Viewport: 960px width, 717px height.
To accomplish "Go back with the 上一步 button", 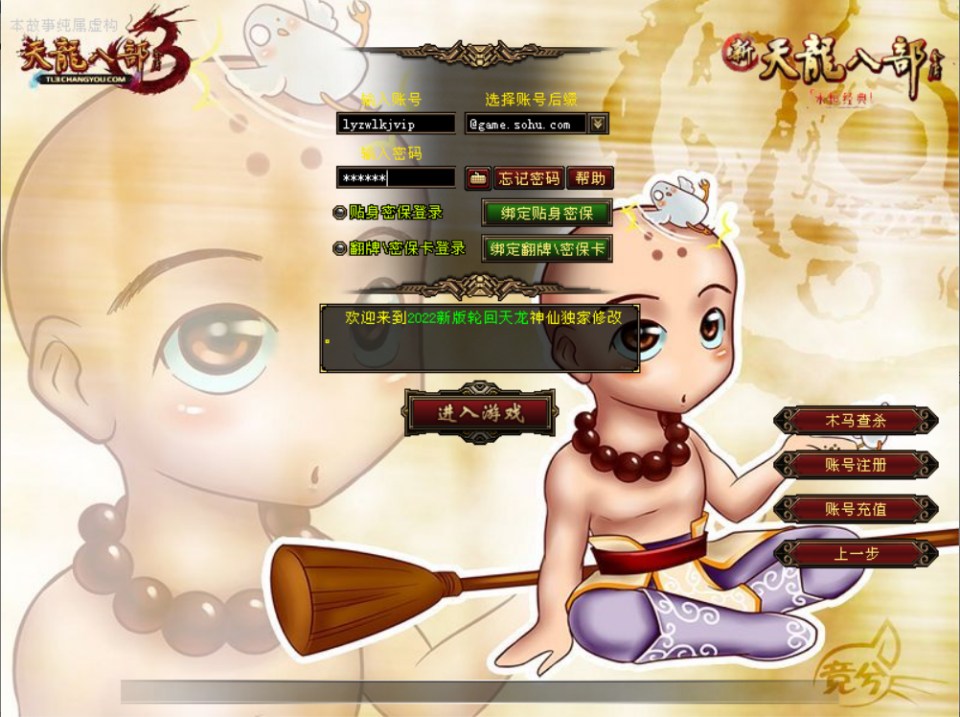I will [x=855, y=553].
